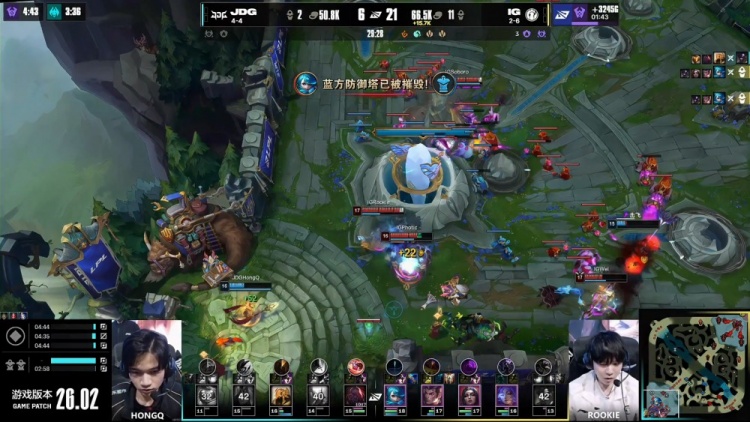Click the turret destroyed announcement banner

tap(364, 83)
